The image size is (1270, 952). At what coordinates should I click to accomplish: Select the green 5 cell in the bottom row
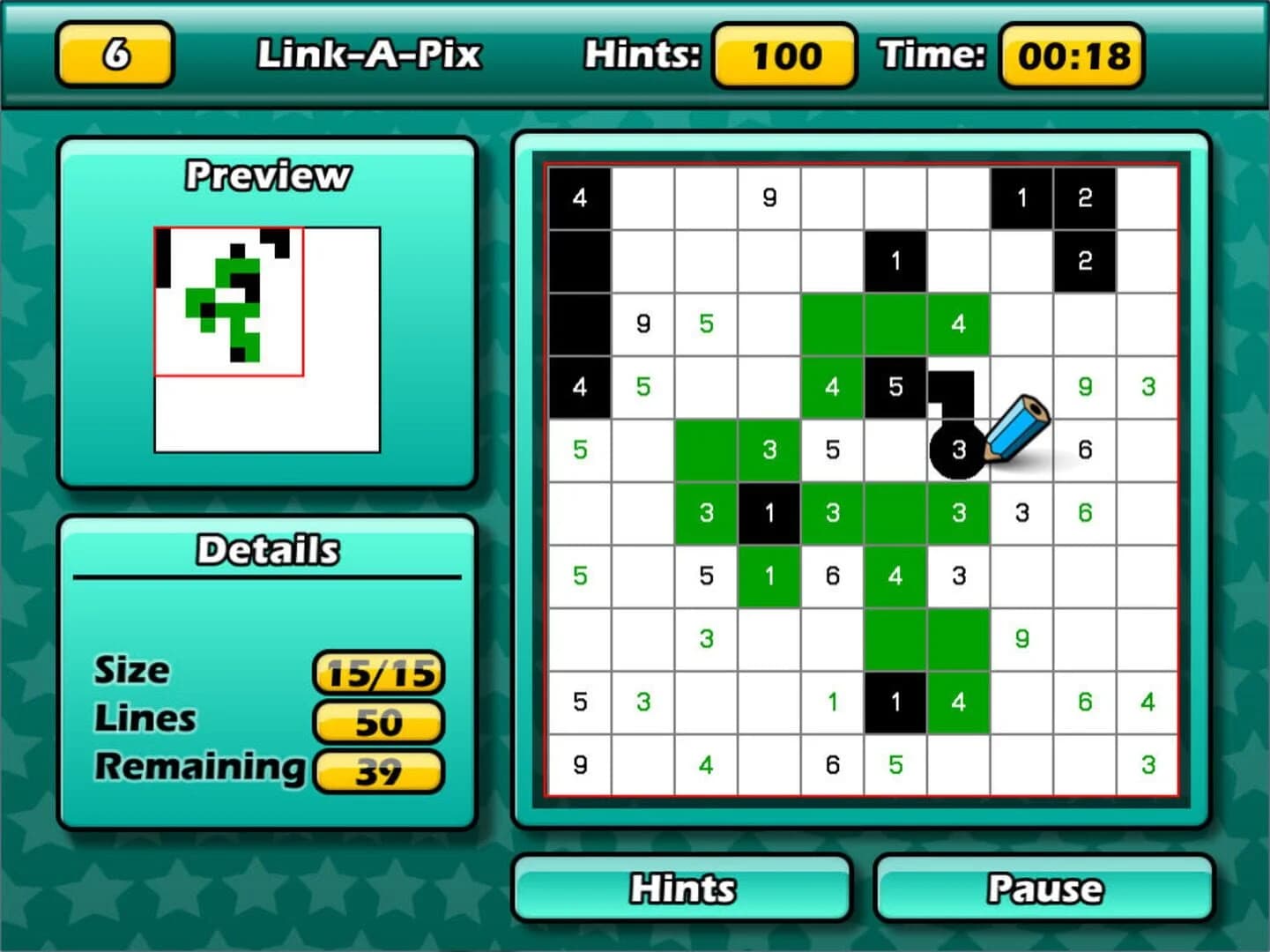(x=895, y=765)
